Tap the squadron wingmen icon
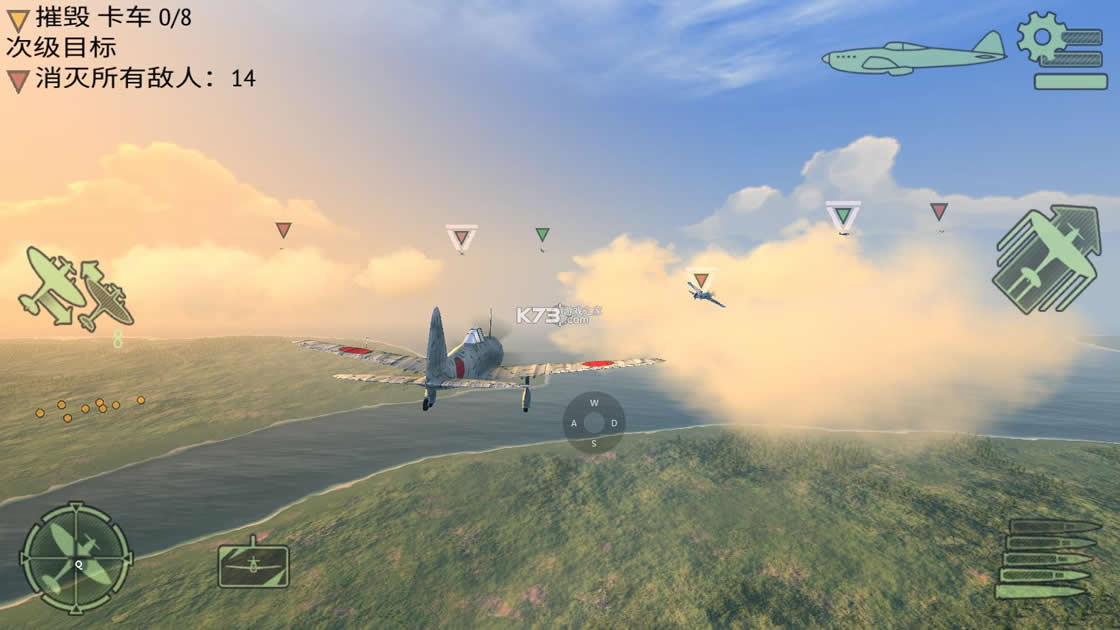Screen dimensions: 1120x630 coord(75,289)
